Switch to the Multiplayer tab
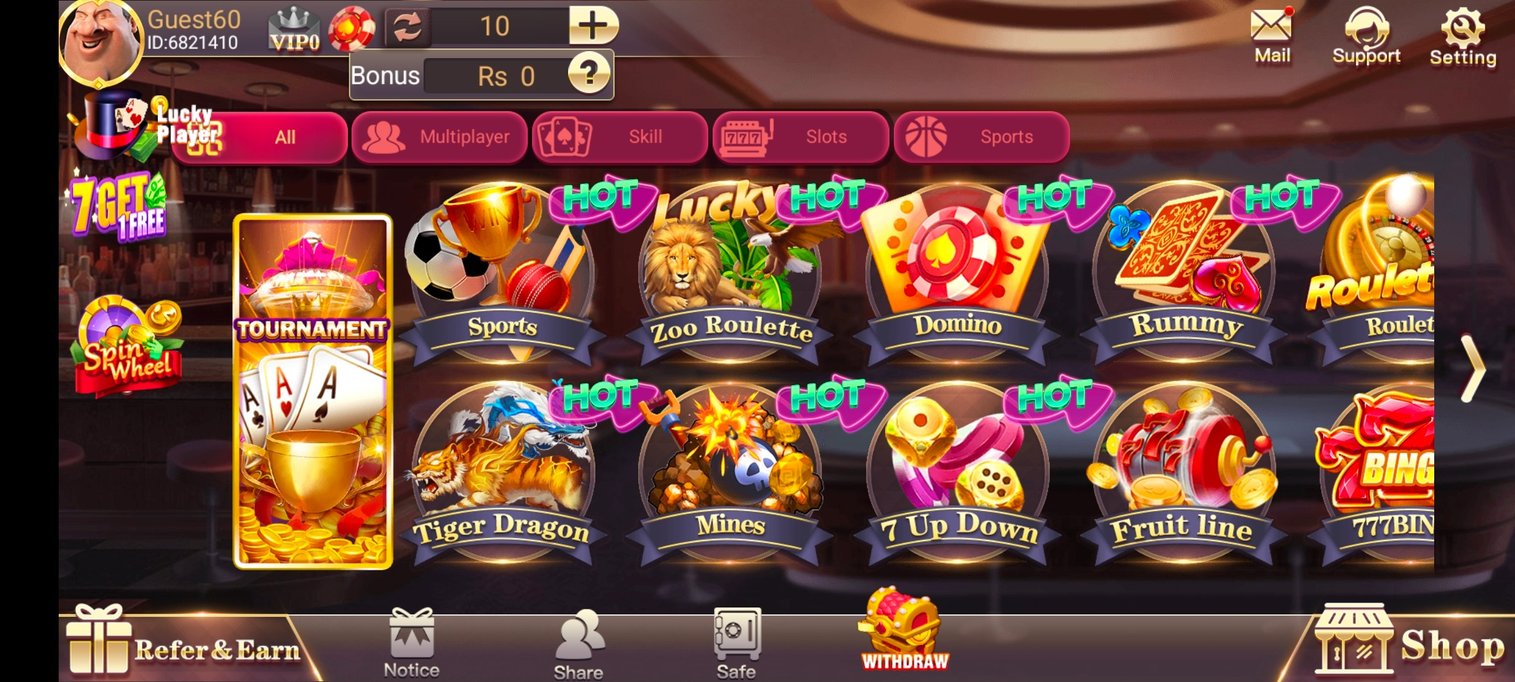 [439, 137]
